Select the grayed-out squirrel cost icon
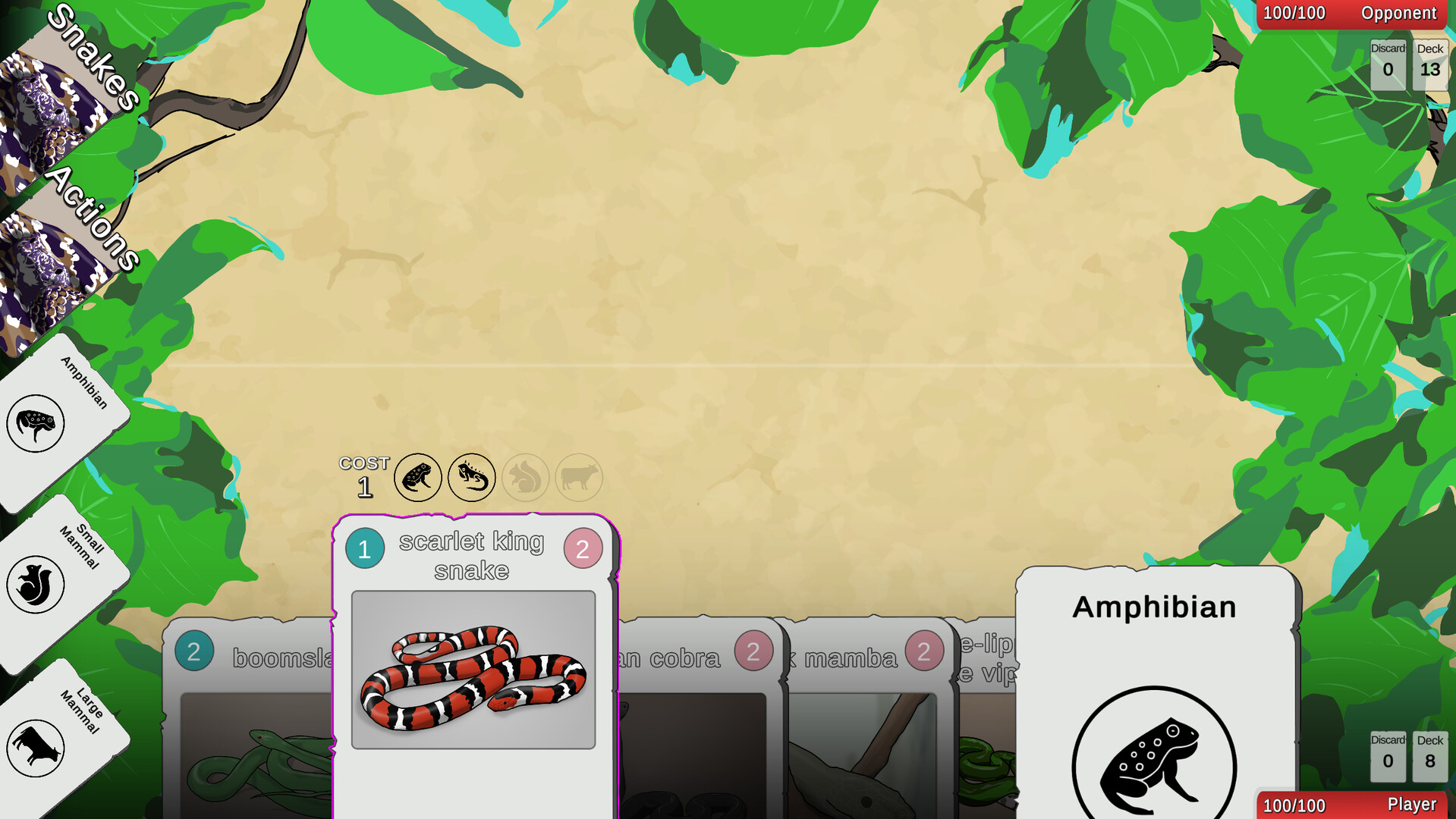The height and width of the screenshot is (819, 1456). click(x=526, y=477)
